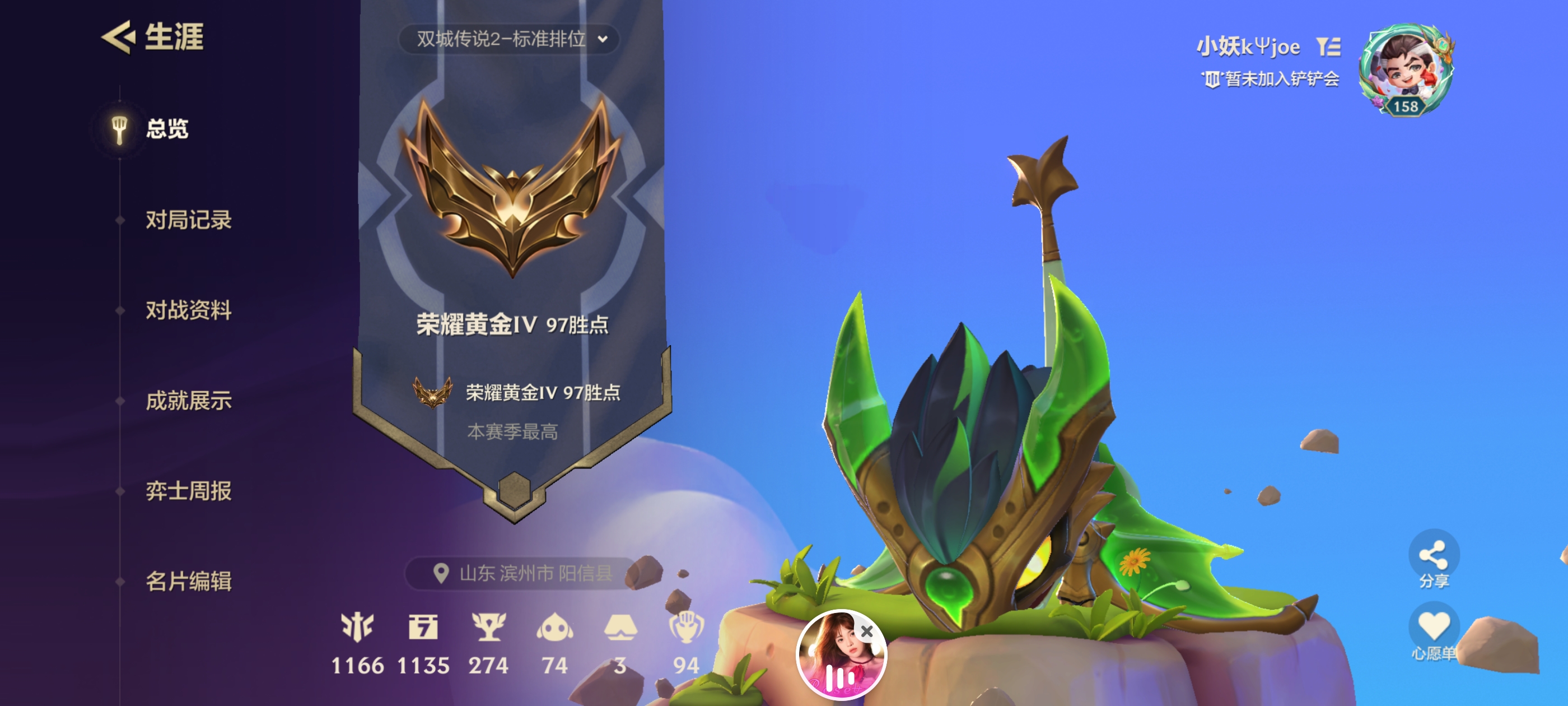Close the floating music widget

click(x=867, y=631)
